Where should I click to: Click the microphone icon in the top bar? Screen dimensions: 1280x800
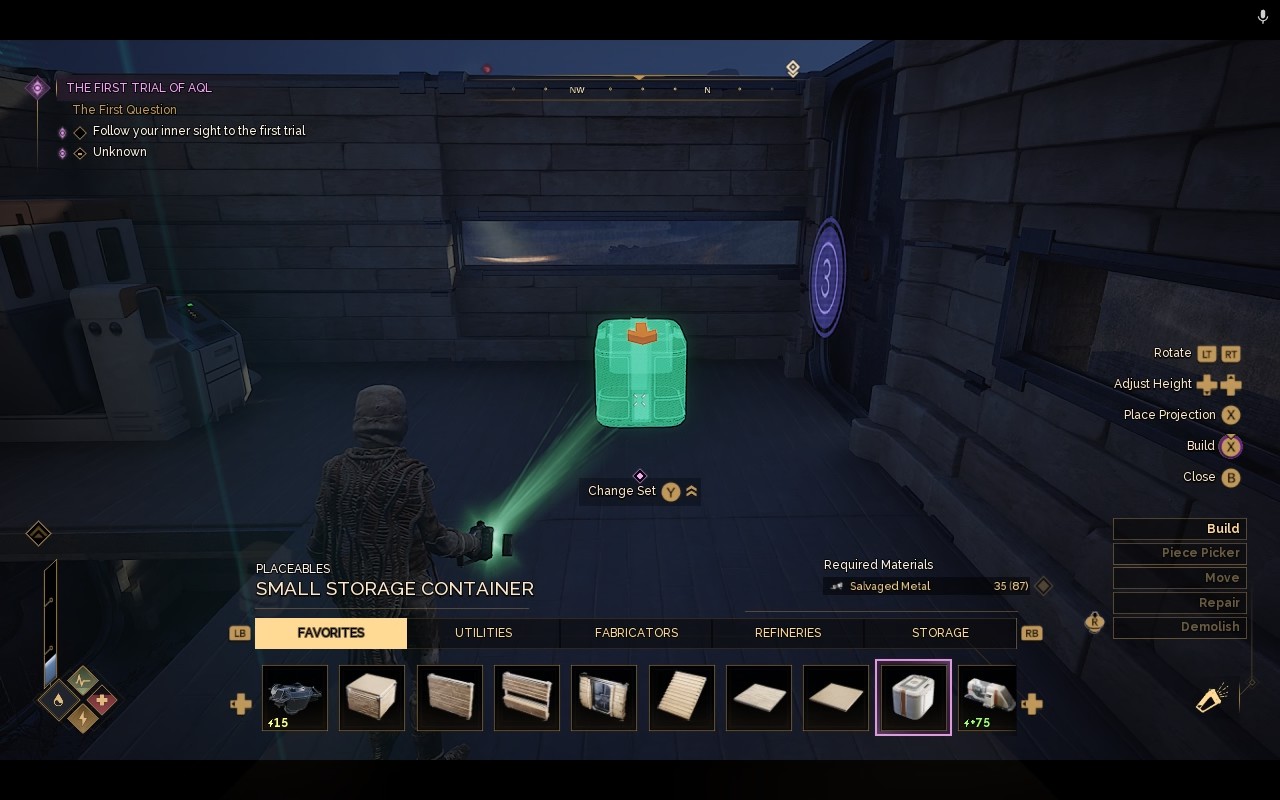[1263, 17]
